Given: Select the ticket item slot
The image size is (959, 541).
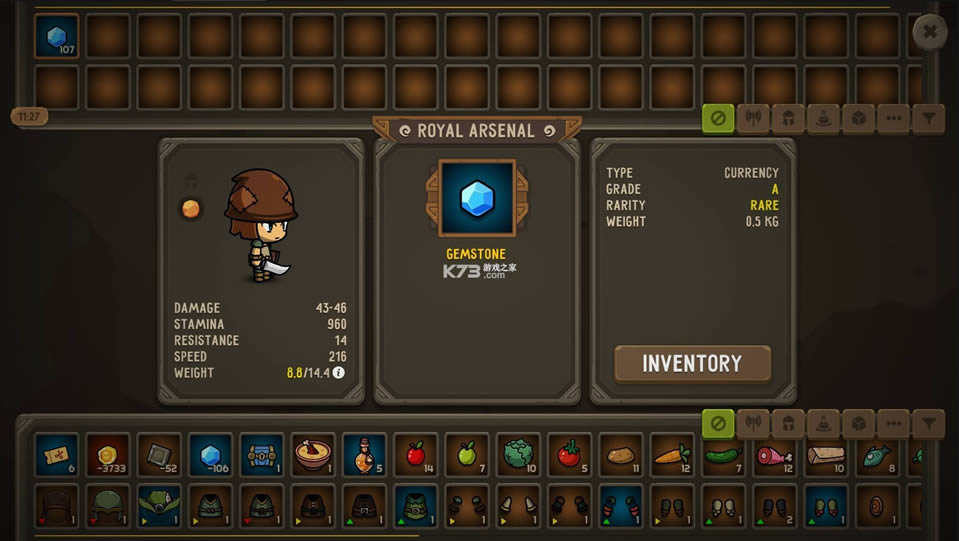Looking at the screenshot, I should coord(57,455).
